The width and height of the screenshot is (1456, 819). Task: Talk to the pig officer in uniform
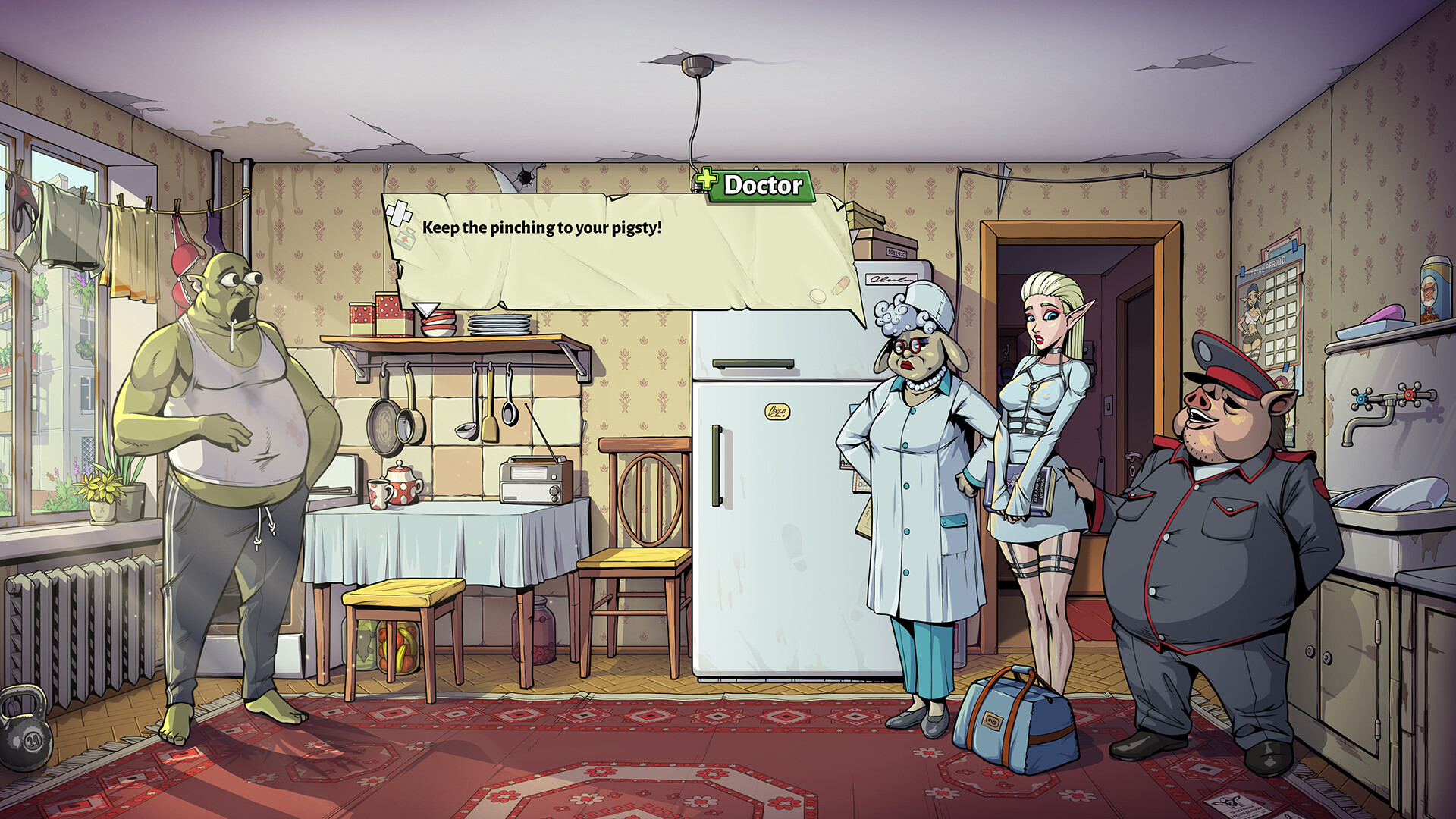tap(1206, 531)
